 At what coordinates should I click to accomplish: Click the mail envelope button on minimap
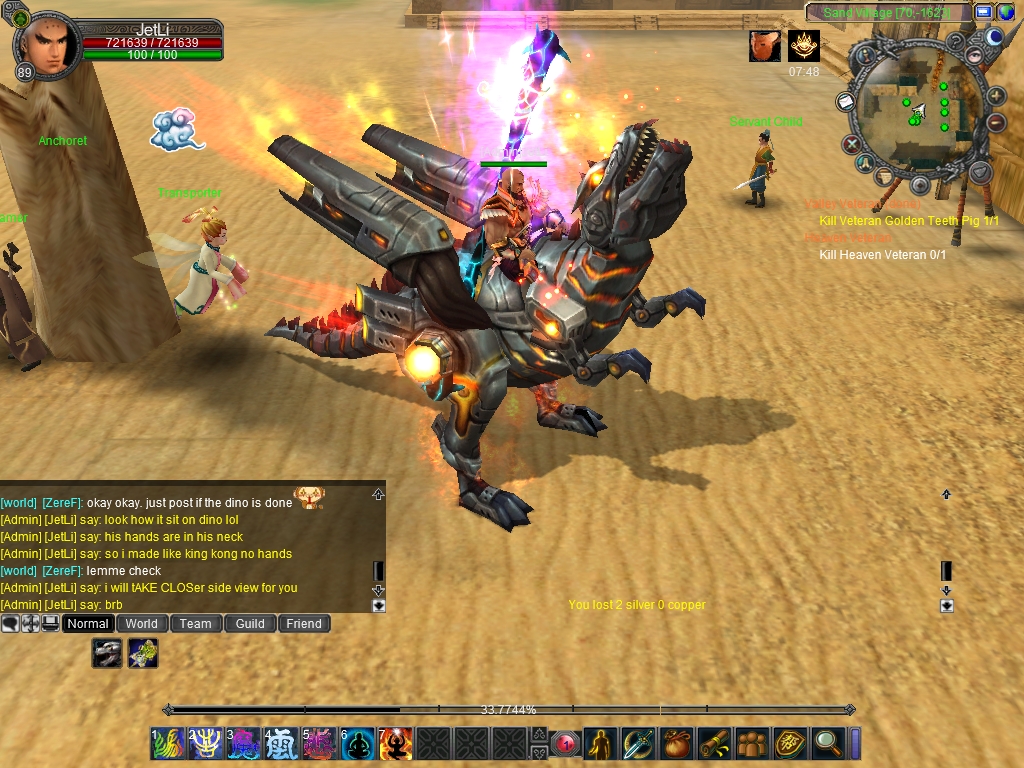click(x=845, y=102)
